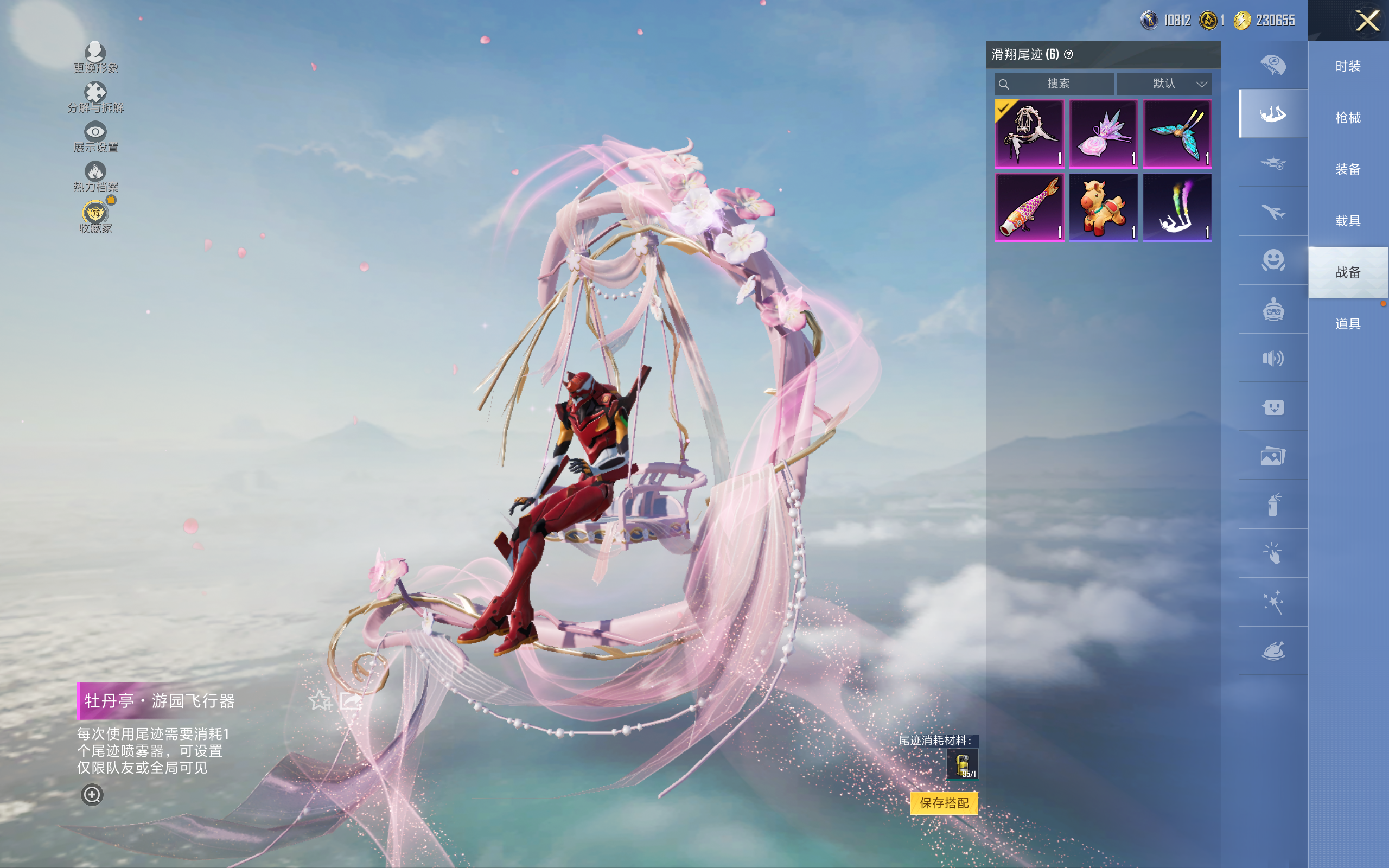Open the 枪械 category
Image resolution: width=1389 pixels, height=868 pixels.
click(x=1348, y=118)
